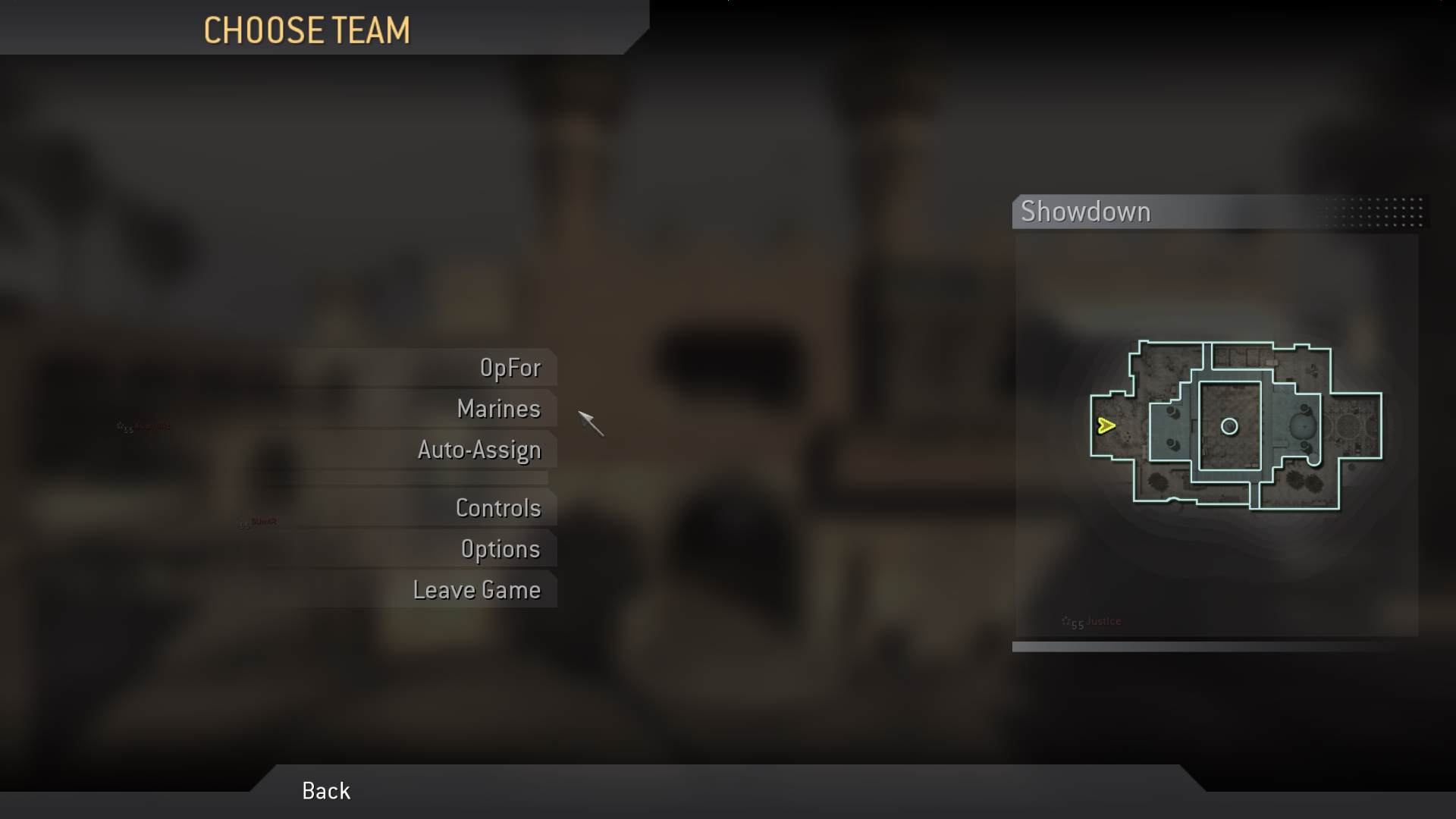
Task: Click Leave Game to exit the match
Action: 477,589
